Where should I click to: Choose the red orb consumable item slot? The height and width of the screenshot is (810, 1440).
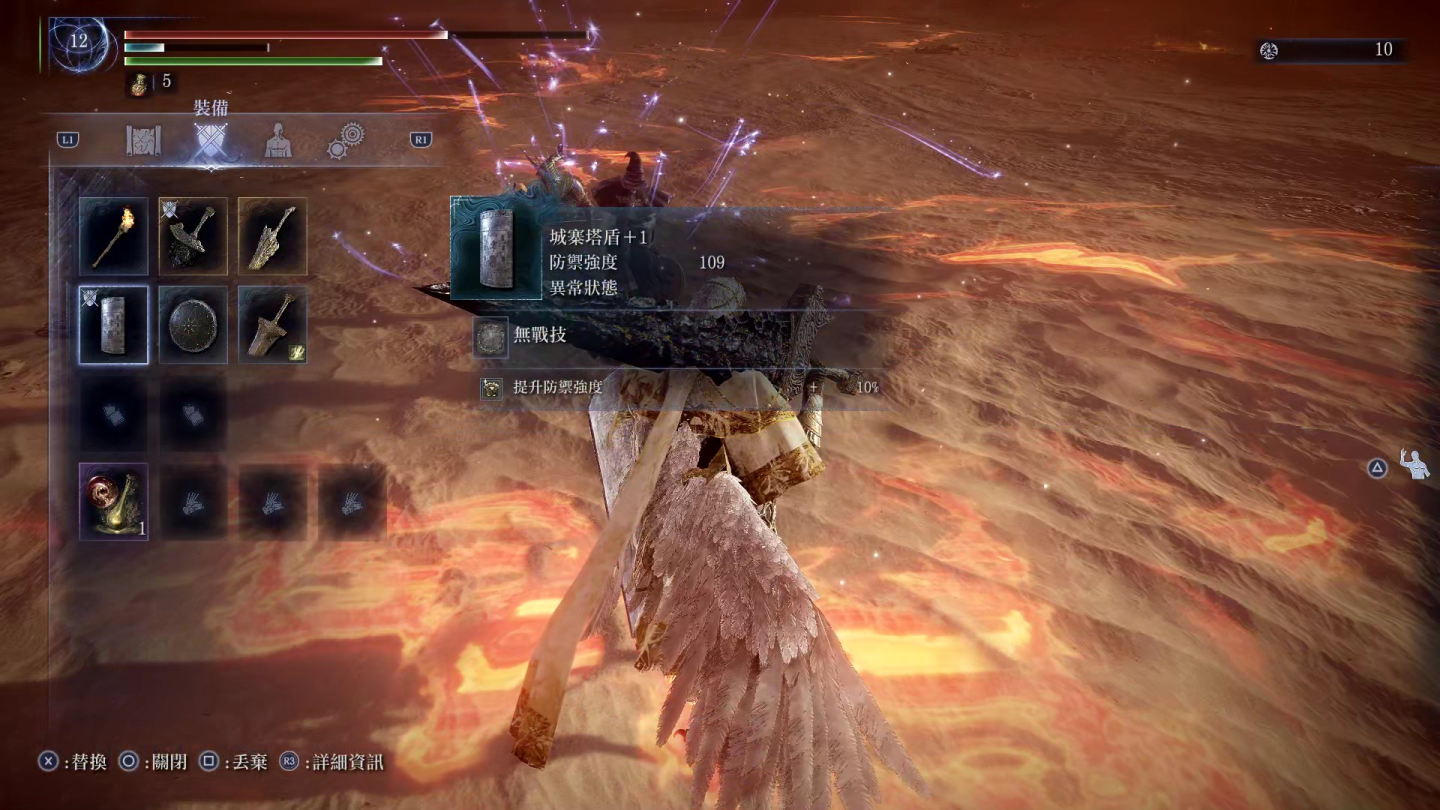(113, 502)
